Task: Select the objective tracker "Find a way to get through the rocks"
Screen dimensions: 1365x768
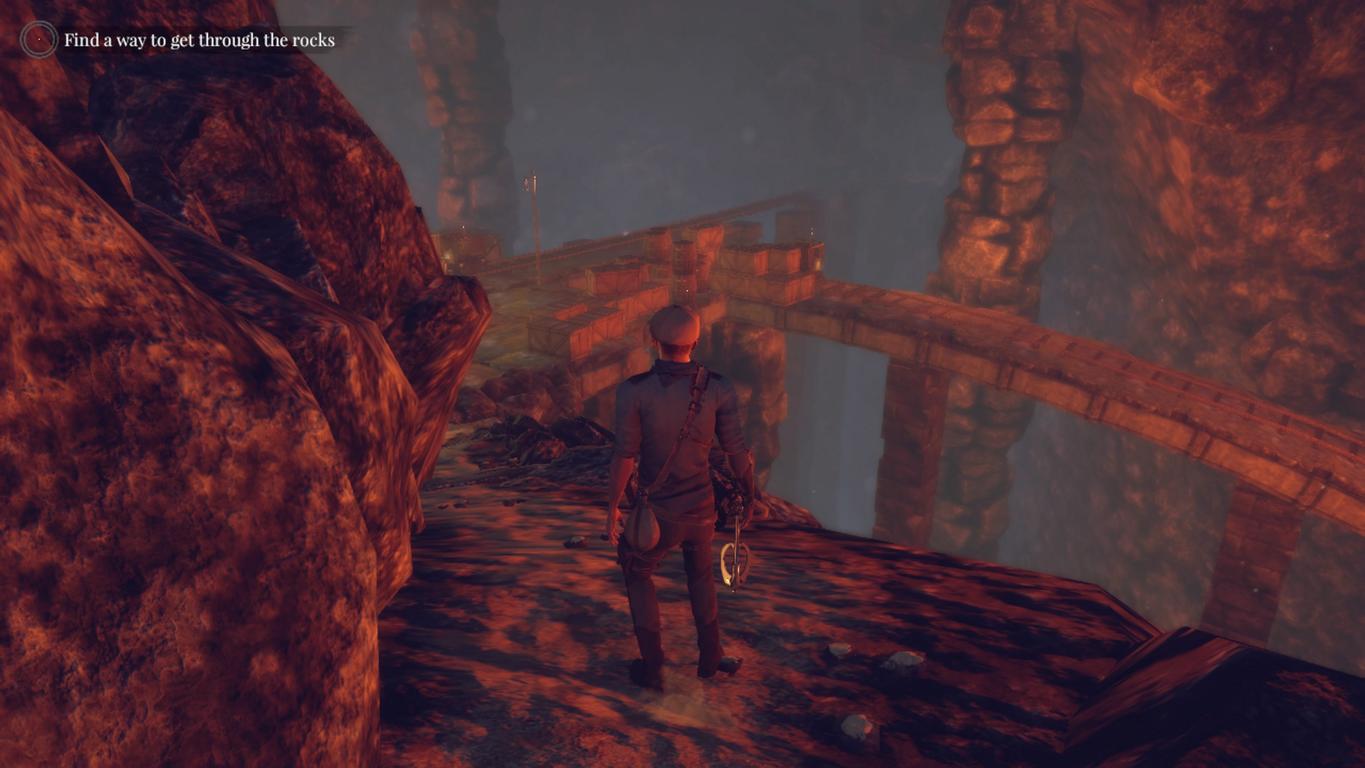Action: pos(199,40)
